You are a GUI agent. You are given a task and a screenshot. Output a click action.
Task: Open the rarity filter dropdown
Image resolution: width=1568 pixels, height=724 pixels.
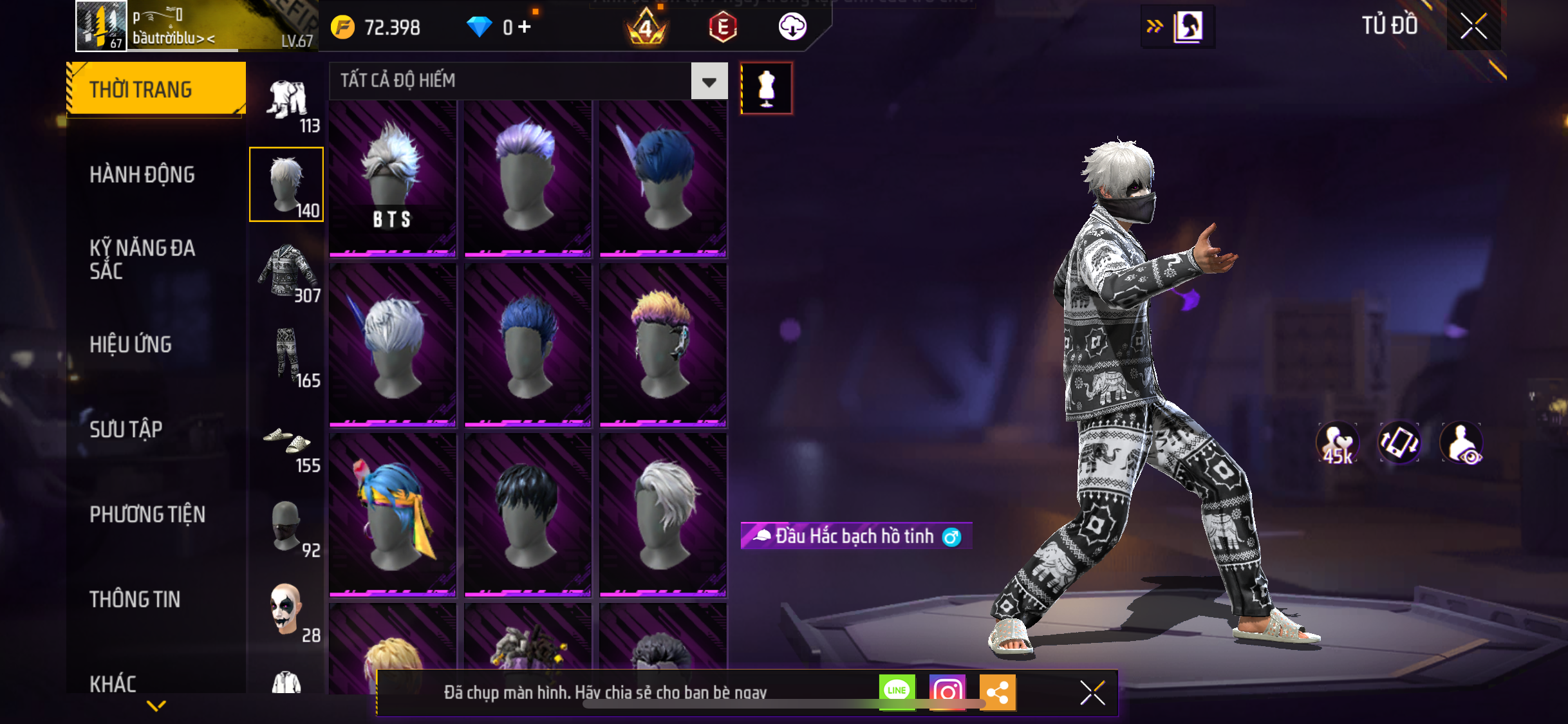click(x=709, y=82)
